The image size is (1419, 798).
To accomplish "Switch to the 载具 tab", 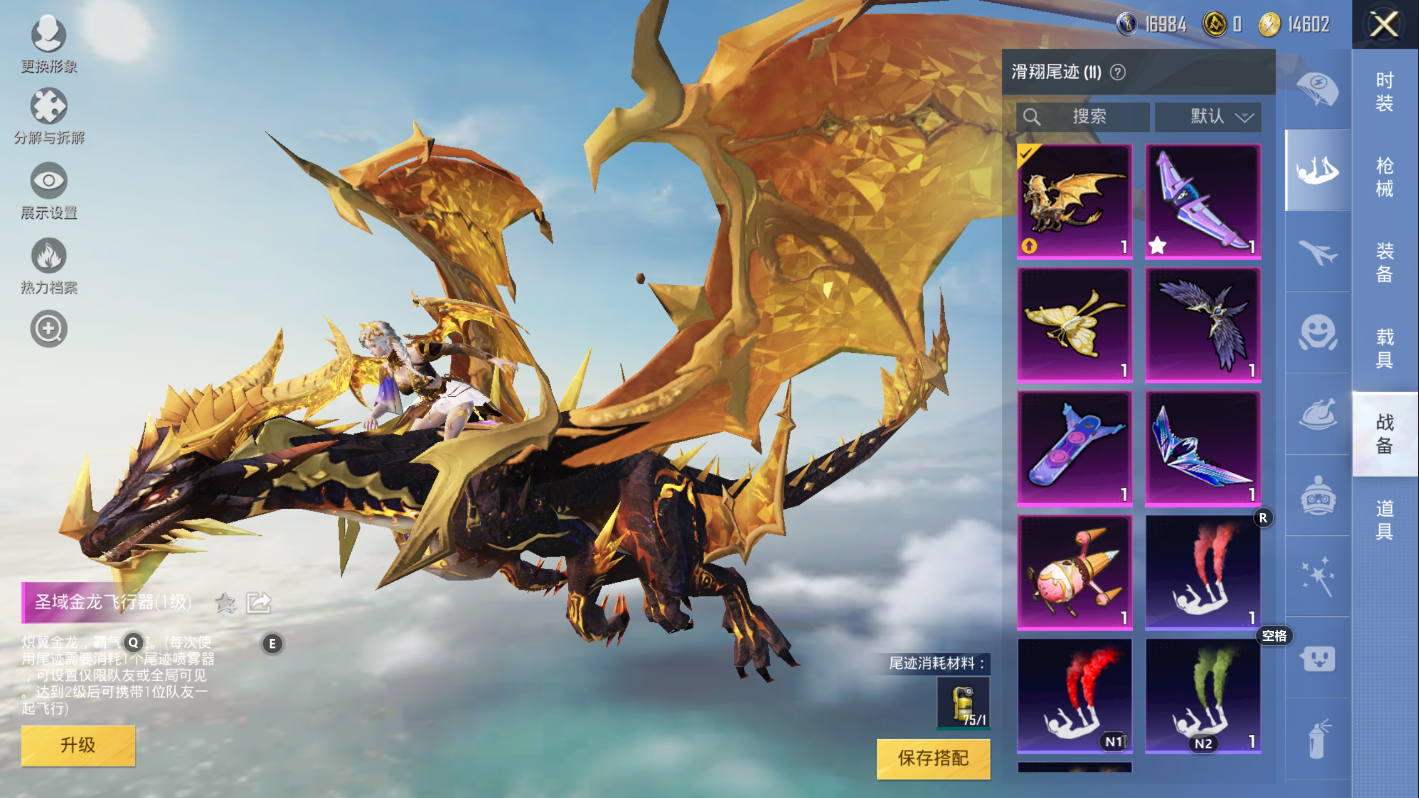I will 1384,349.
